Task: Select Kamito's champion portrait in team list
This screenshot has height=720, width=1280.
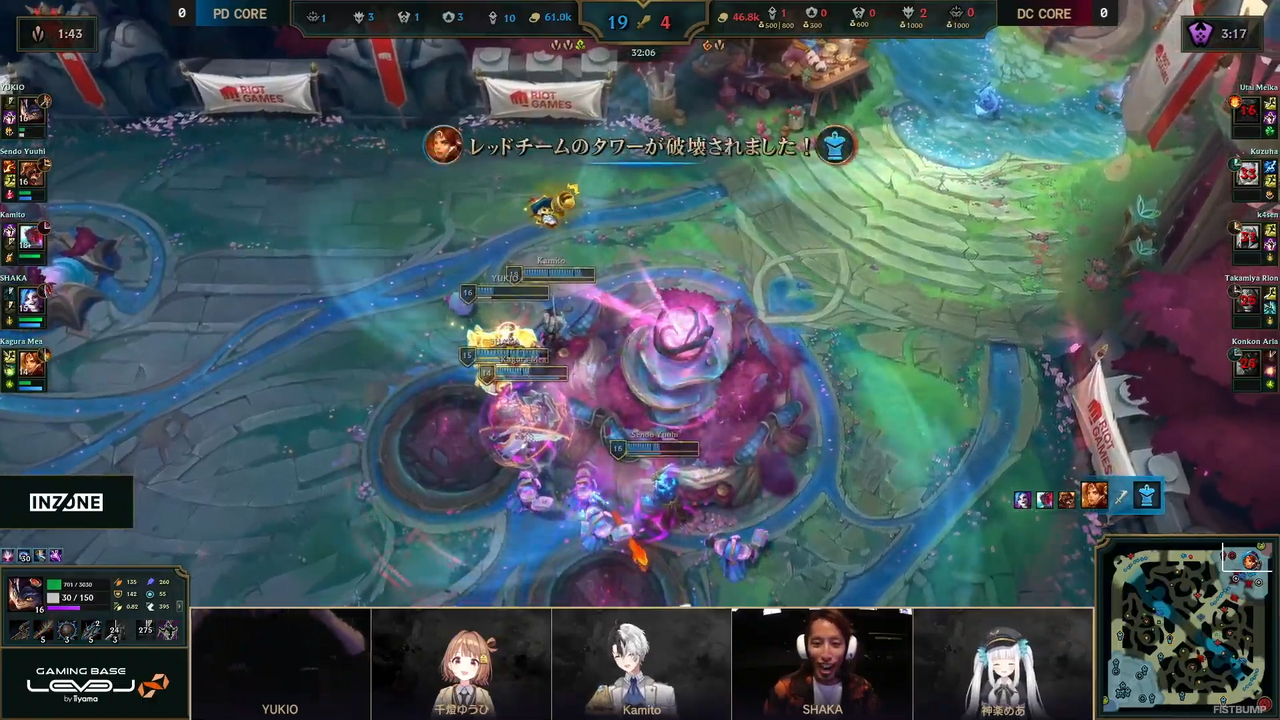Action: pyautogui.click(x=31, y=237)
